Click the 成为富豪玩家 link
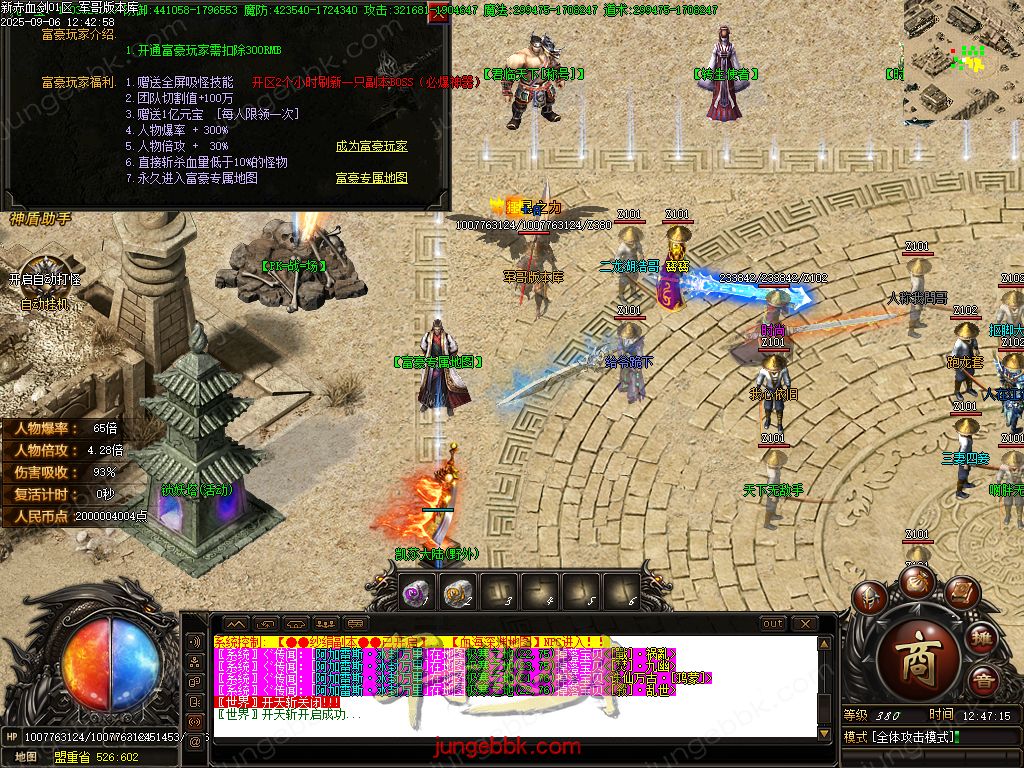This screenshot has width=1024, height=768. [x=371, y=146]
